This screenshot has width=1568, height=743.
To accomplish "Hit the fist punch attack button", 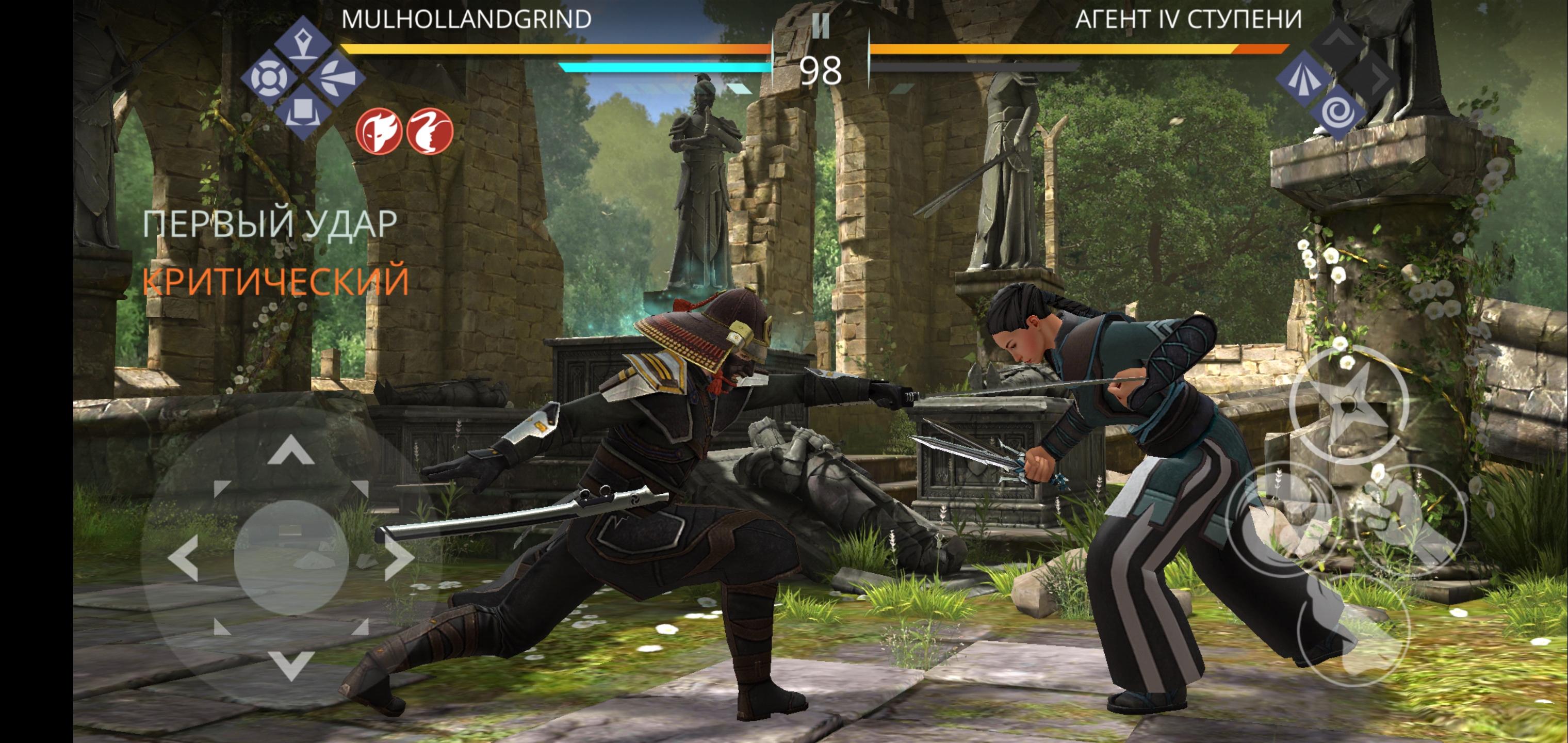I will 1410,521.
